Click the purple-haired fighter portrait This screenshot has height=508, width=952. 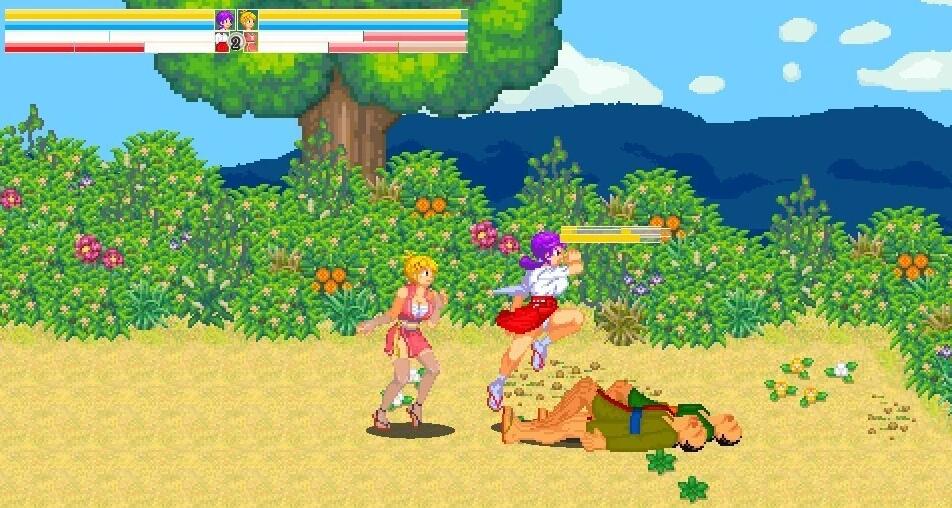(x=225, y=20)
